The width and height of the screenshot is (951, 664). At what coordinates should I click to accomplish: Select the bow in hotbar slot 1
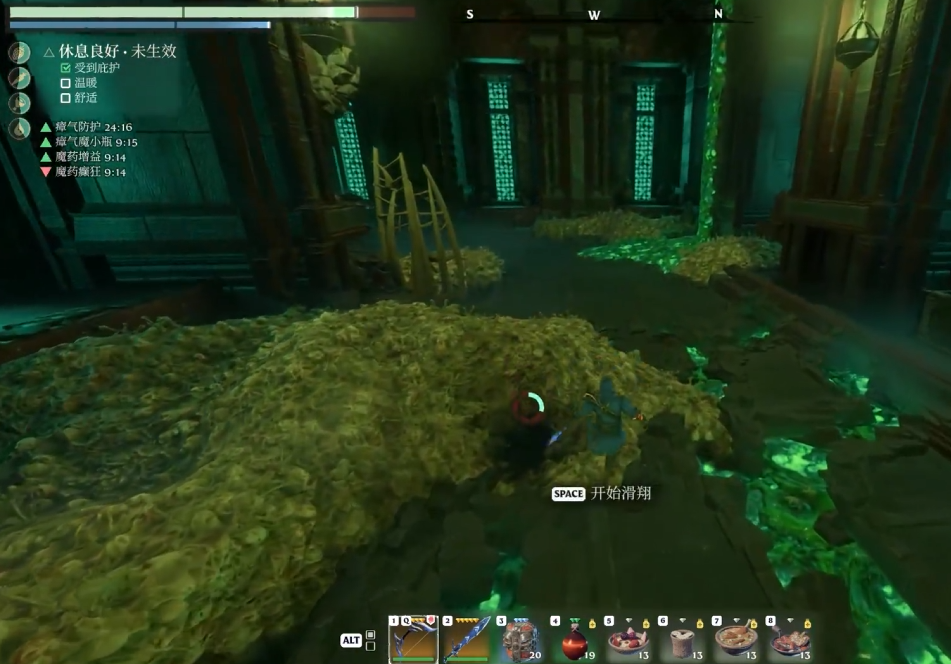(413, 639)
